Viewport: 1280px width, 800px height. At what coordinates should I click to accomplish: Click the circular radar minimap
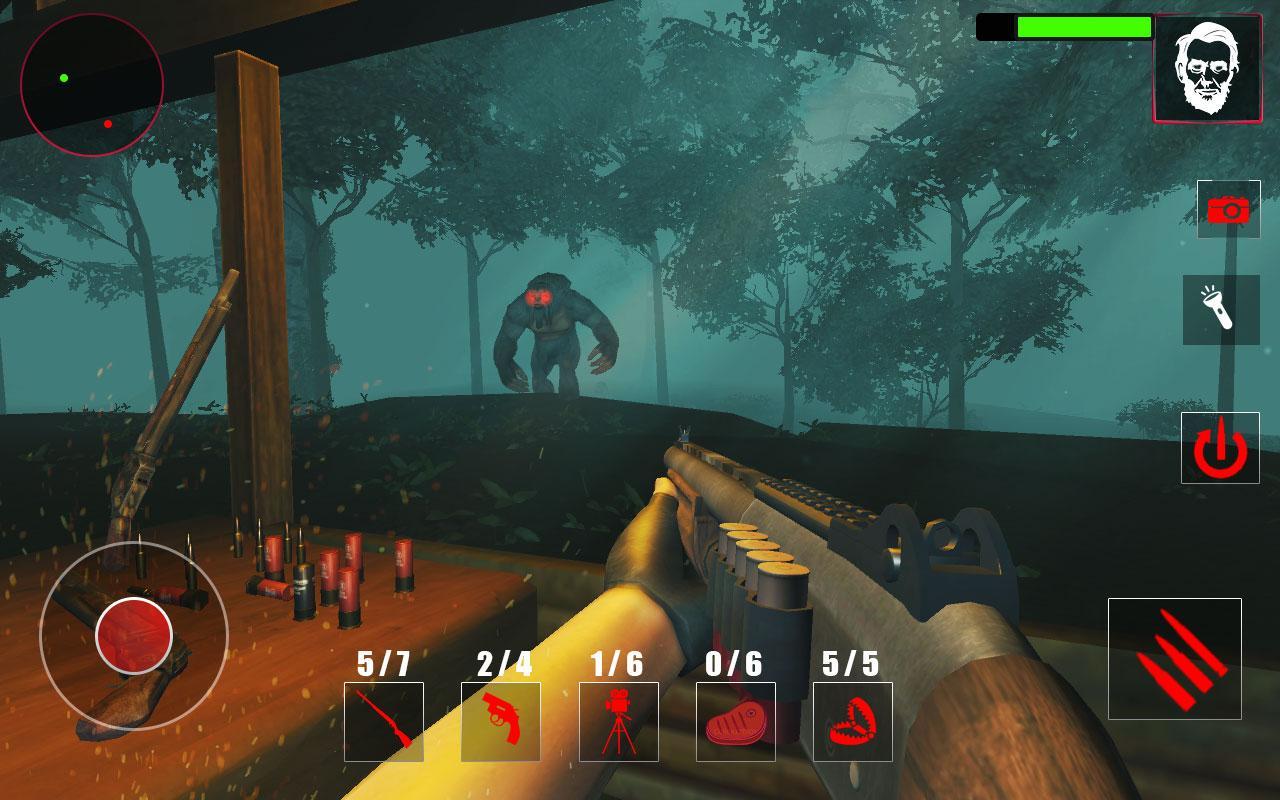point(92,85)
